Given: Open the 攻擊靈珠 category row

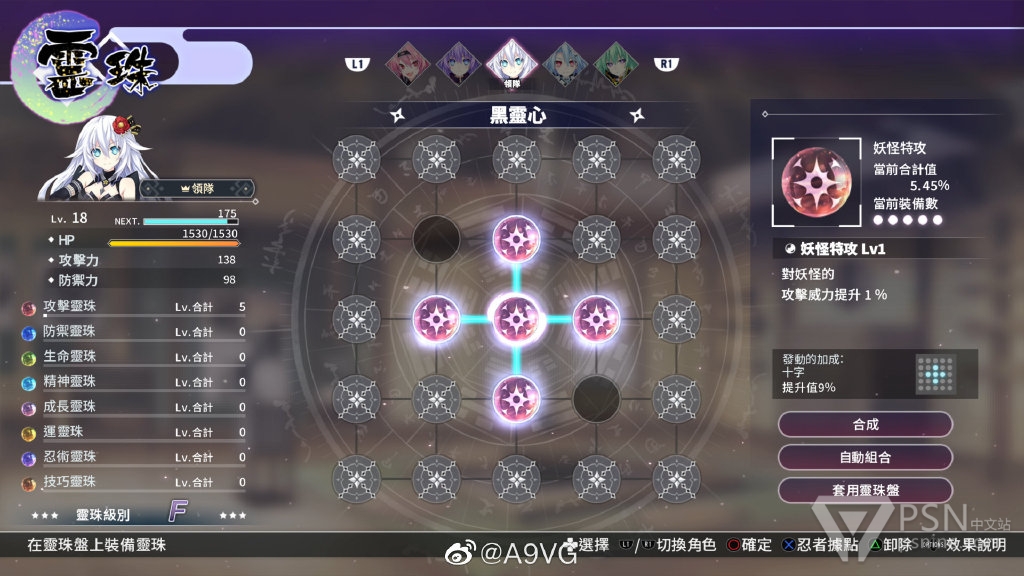Looking at the screenshot, I should pos(133,307).
